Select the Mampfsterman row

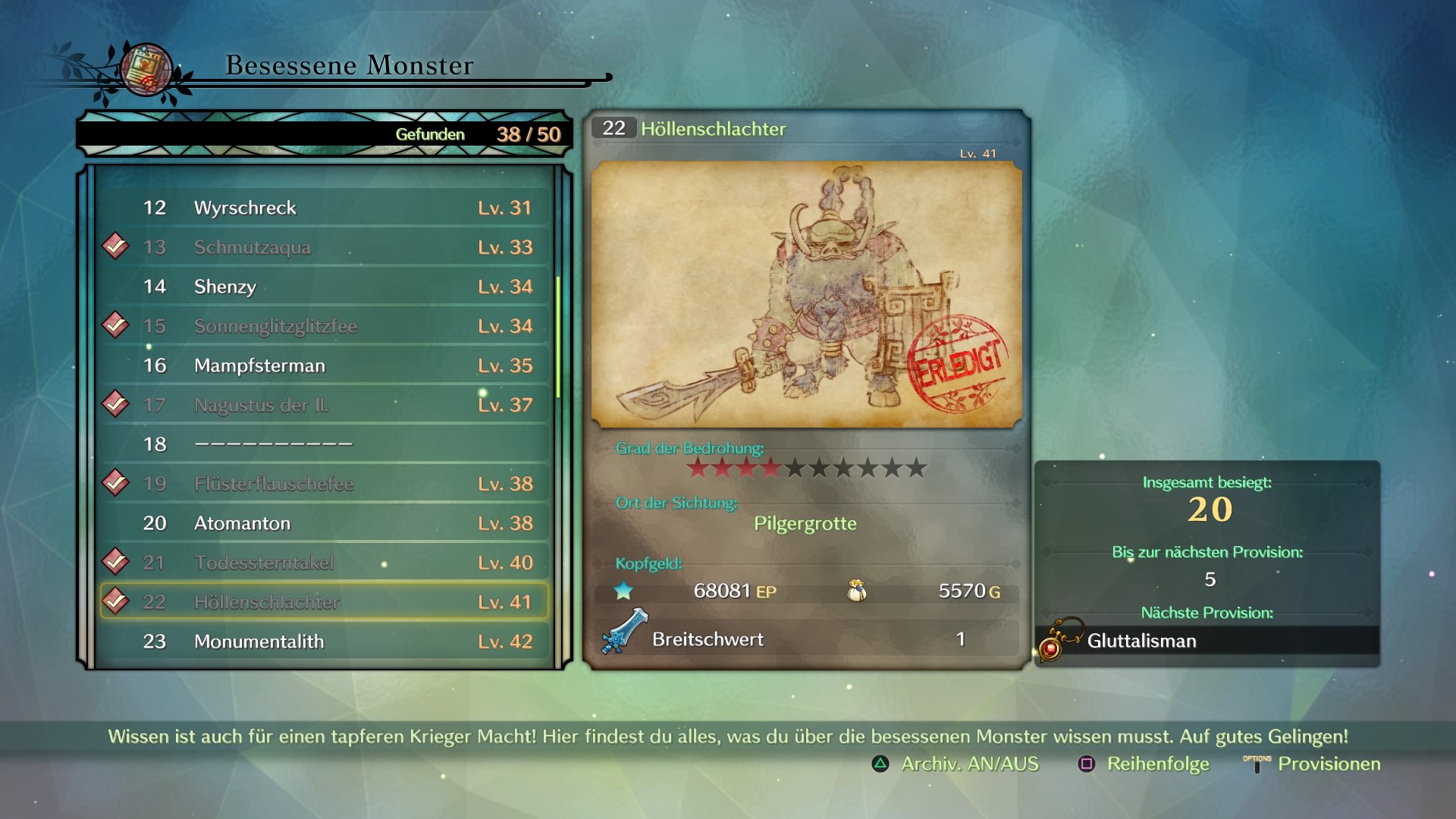click(x=325, y=366)
